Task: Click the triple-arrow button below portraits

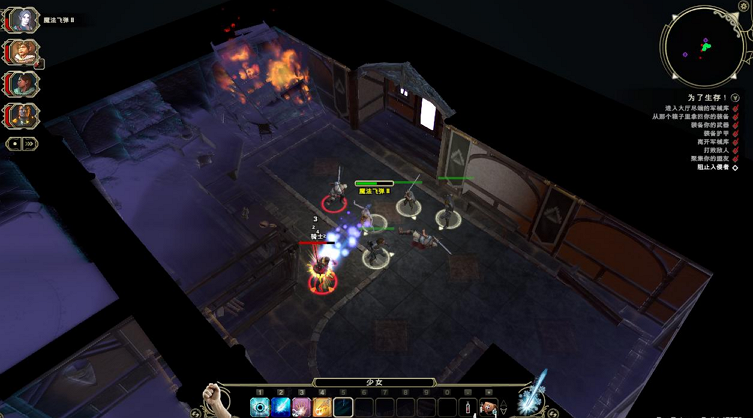Action: click(31, 143)
